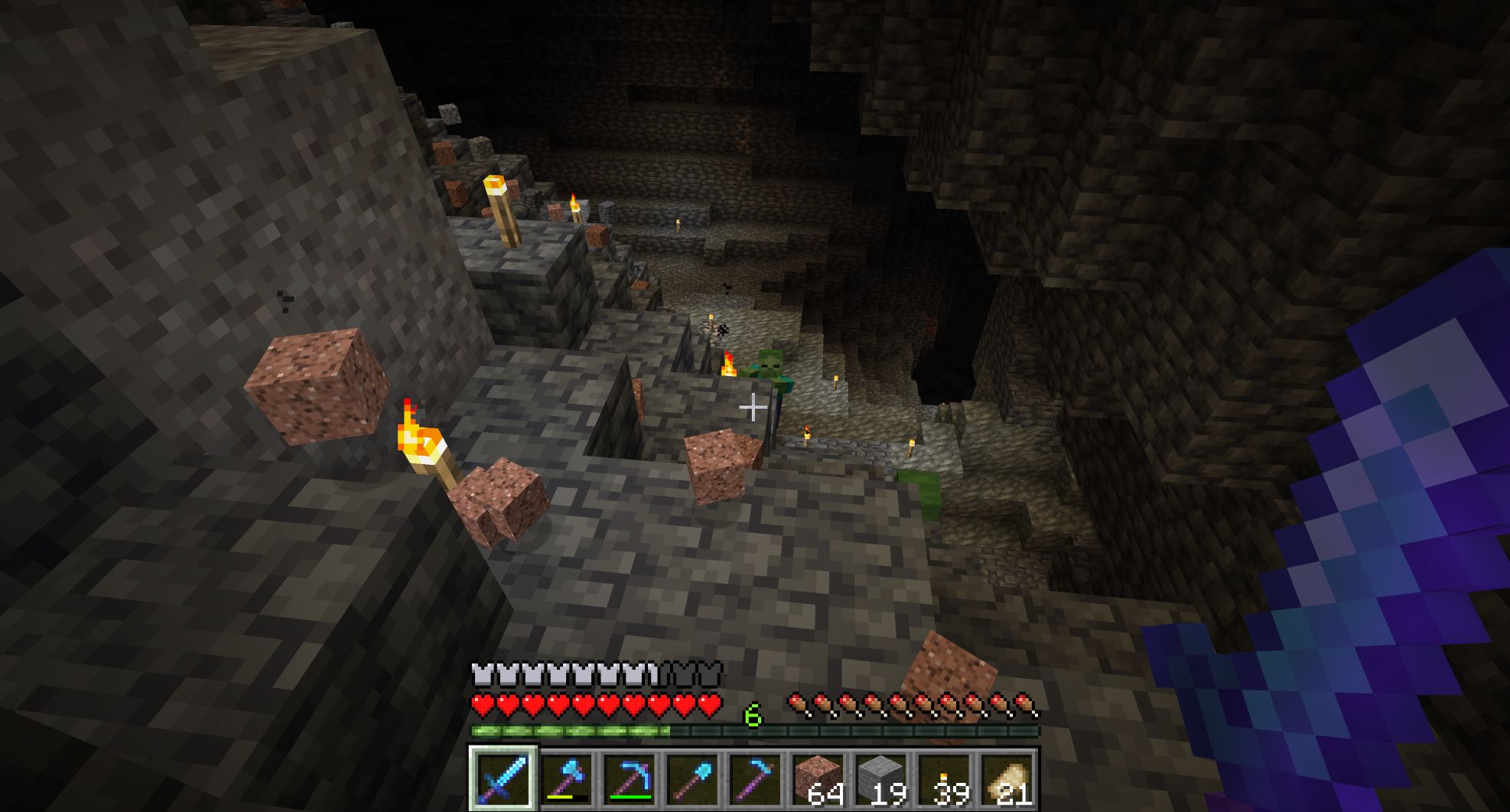
Task: Pick the diamond hoe hotbar slot
Action: 755,778
